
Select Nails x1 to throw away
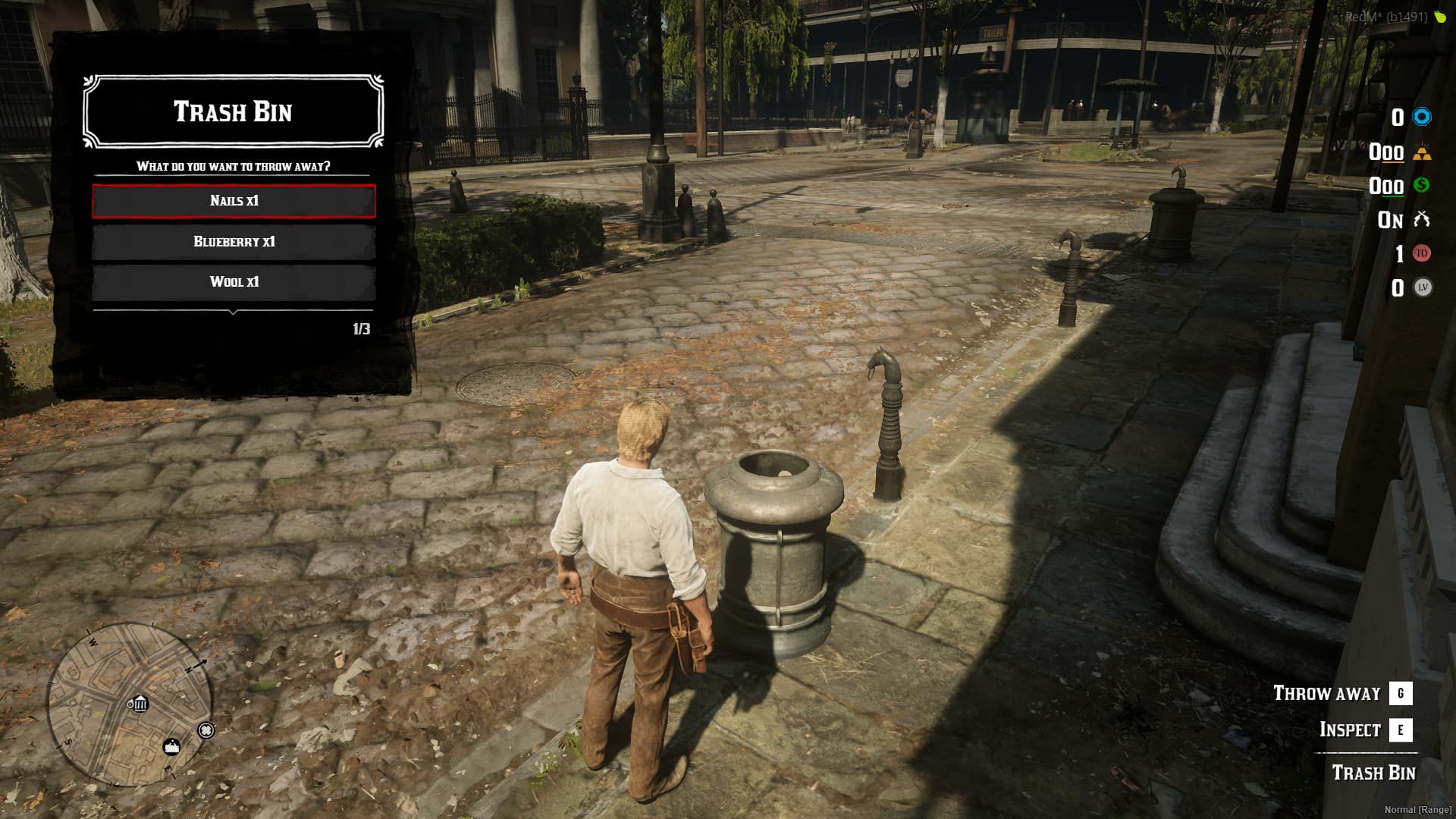point(234,201)
